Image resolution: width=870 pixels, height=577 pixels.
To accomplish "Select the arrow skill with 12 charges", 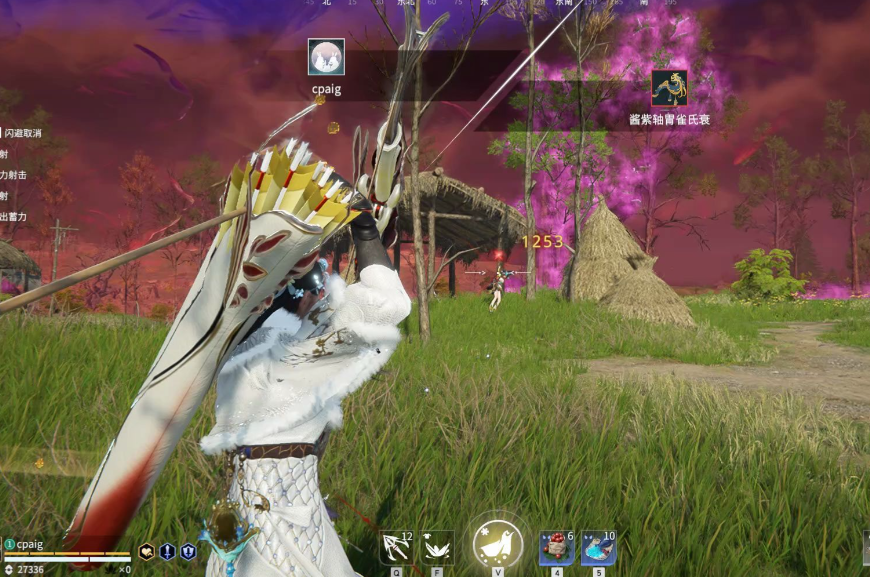I will (396, 548).
